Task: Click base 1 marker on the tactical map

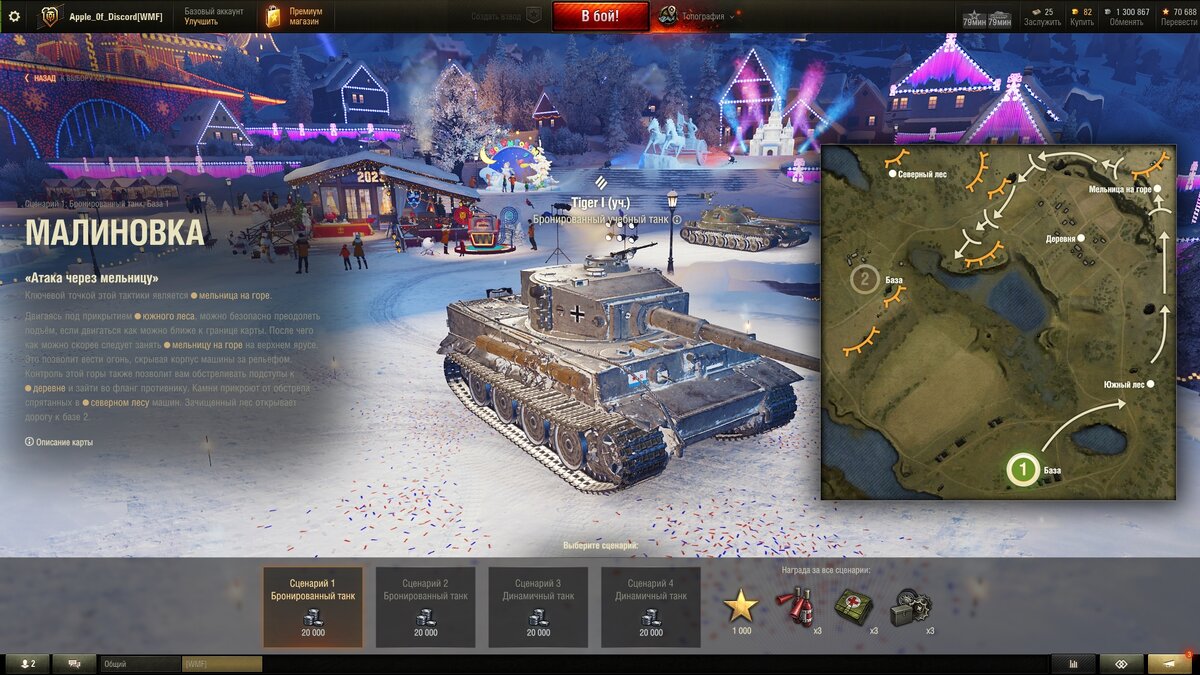Action: click(x=1021, y=467)
